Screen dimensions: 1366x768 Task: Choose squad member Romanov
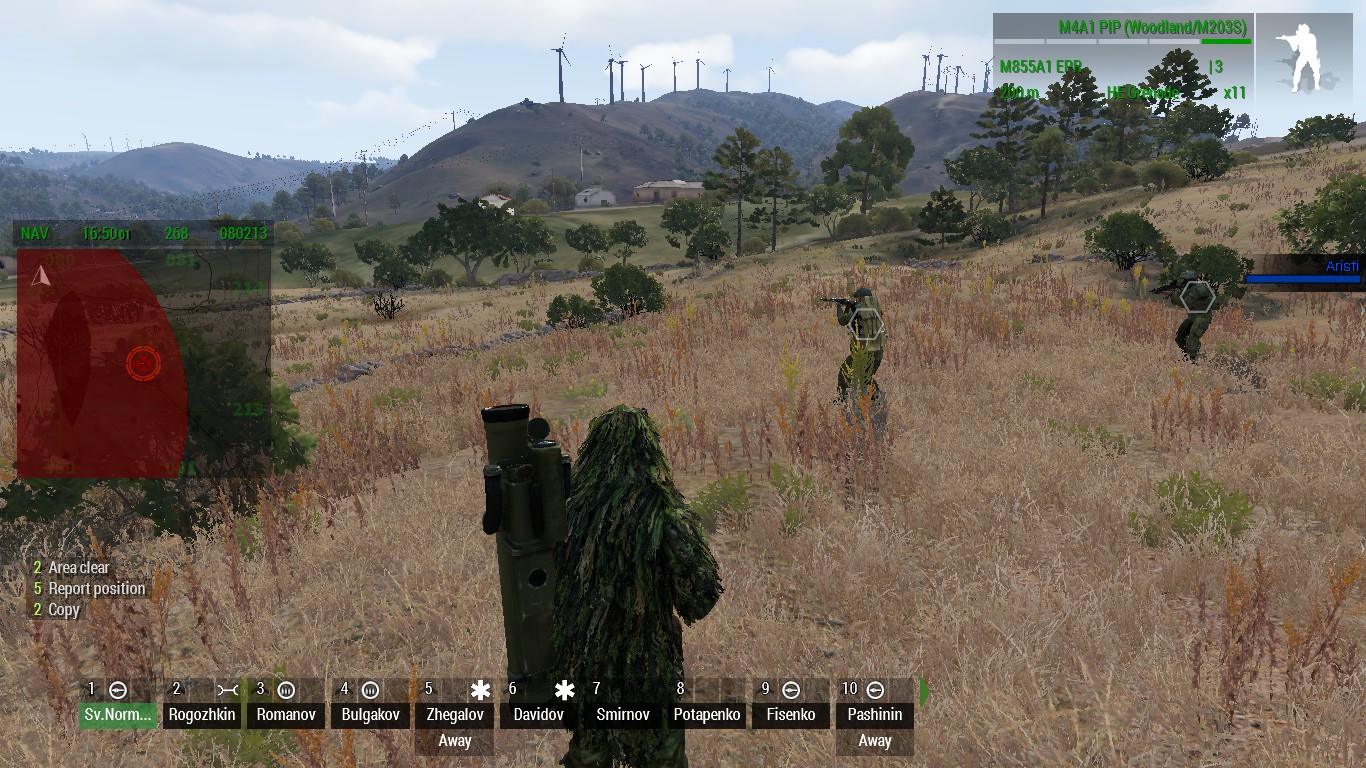(286, 714)
